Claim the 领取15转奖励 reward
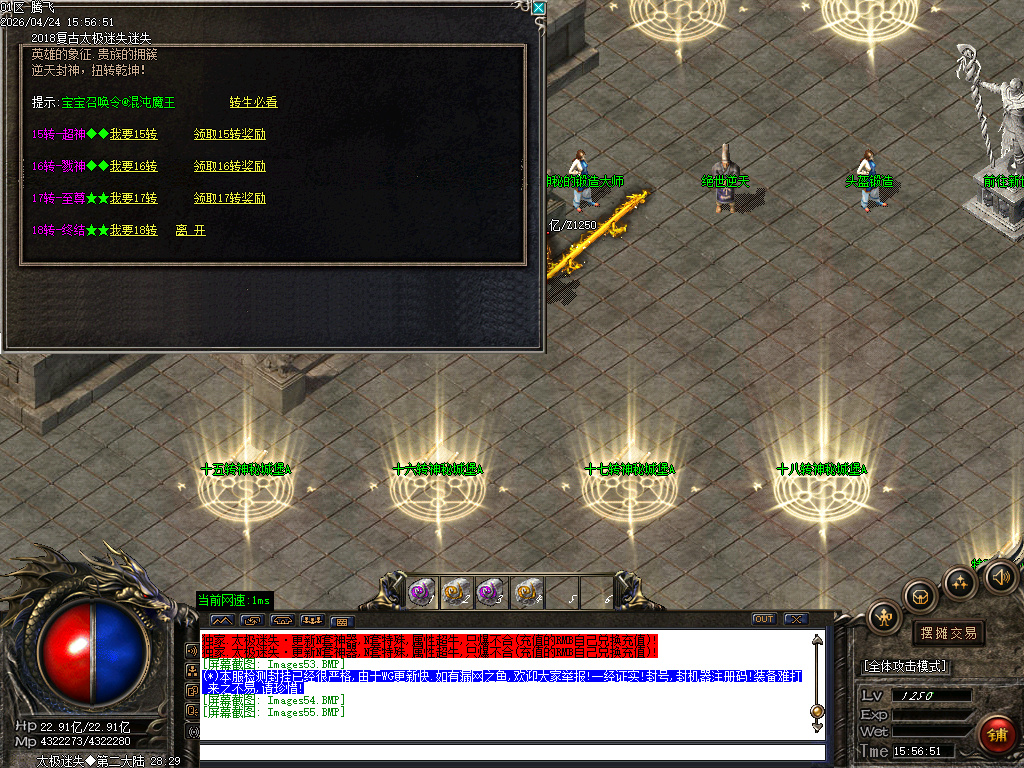This screenshot has height=768, width=1024. (230, 134)
